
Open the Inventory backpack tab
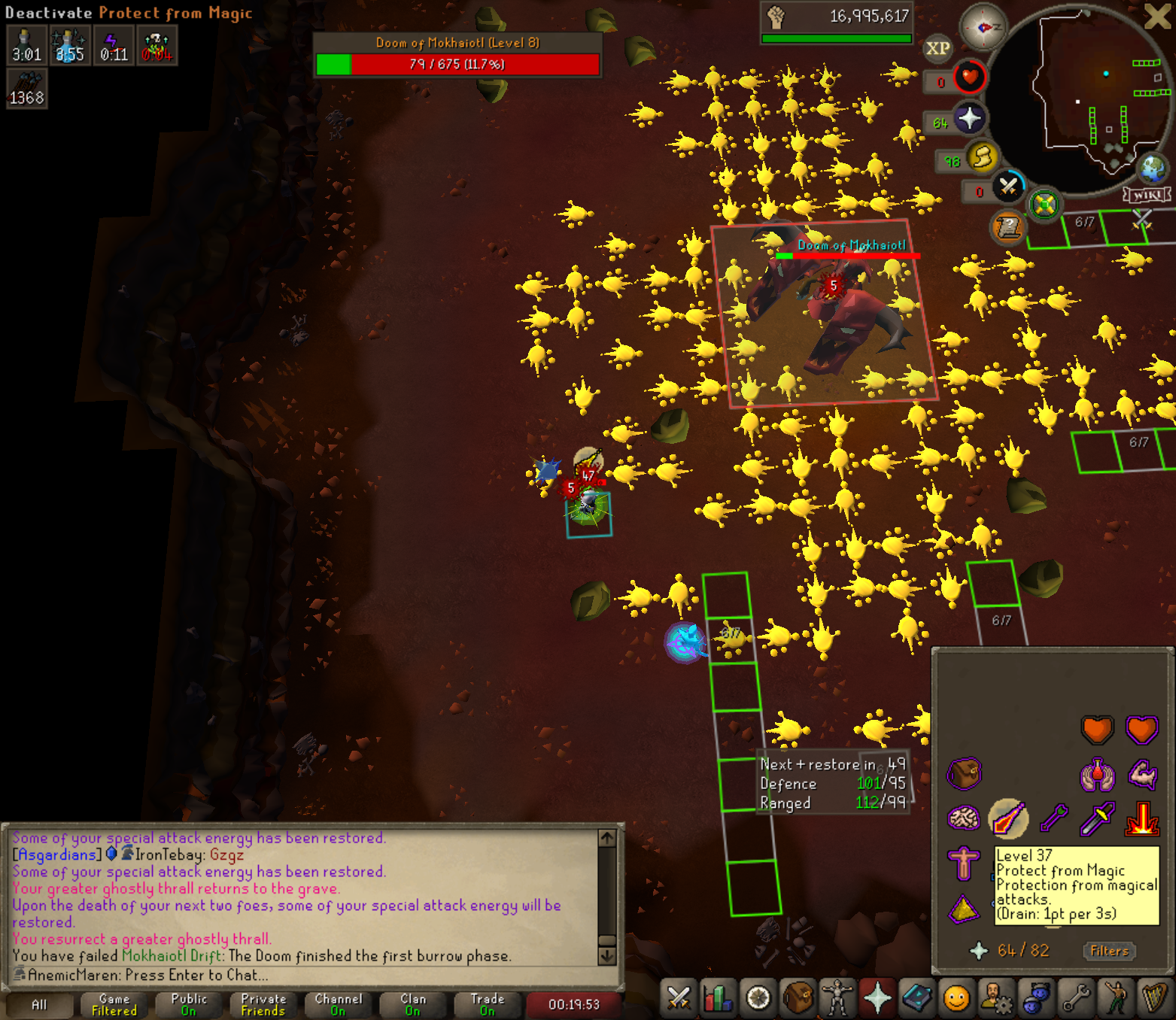coord(798,998)
